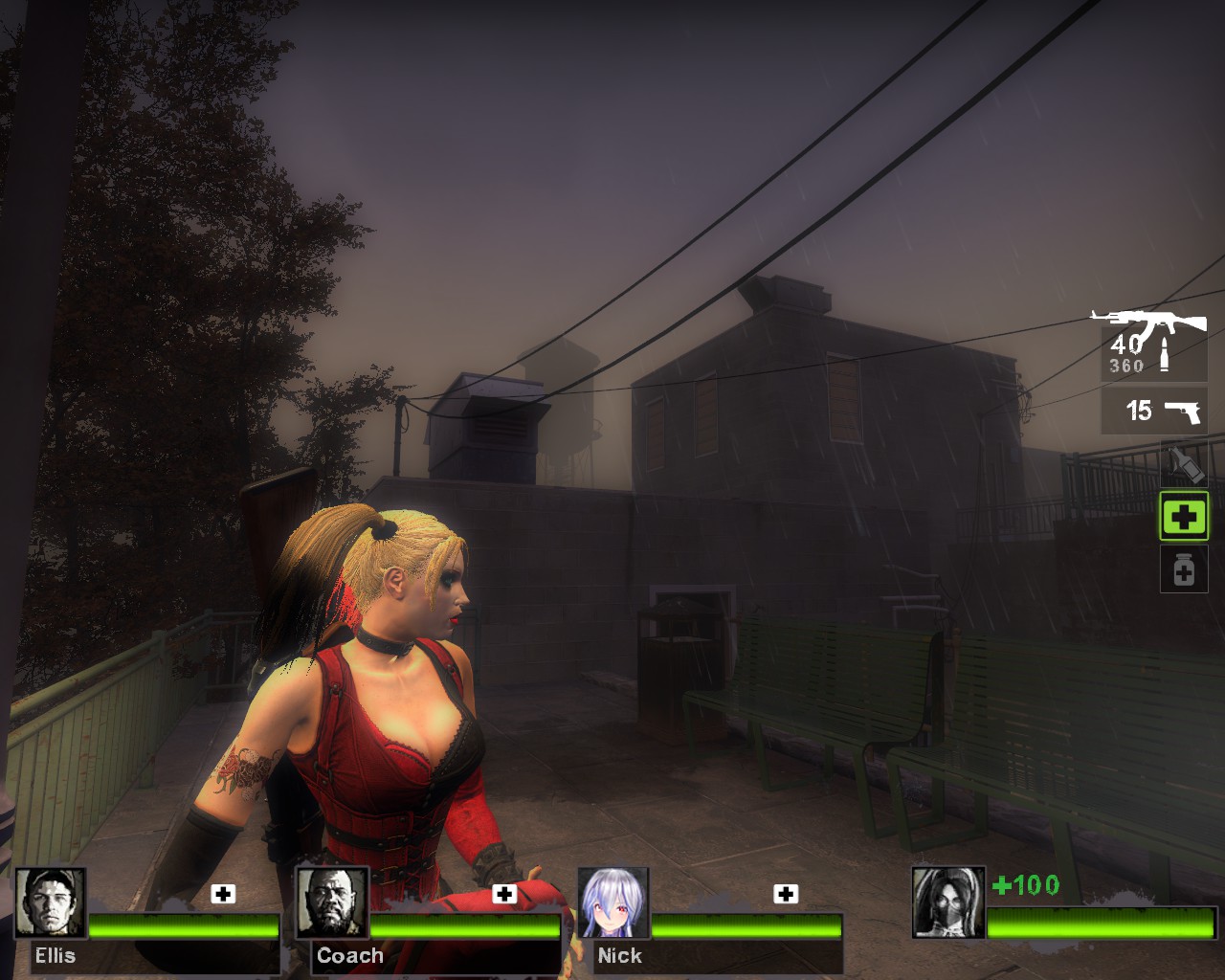
Task: Select the AK-47 primary weapon slot
Action: (1151, 344)
